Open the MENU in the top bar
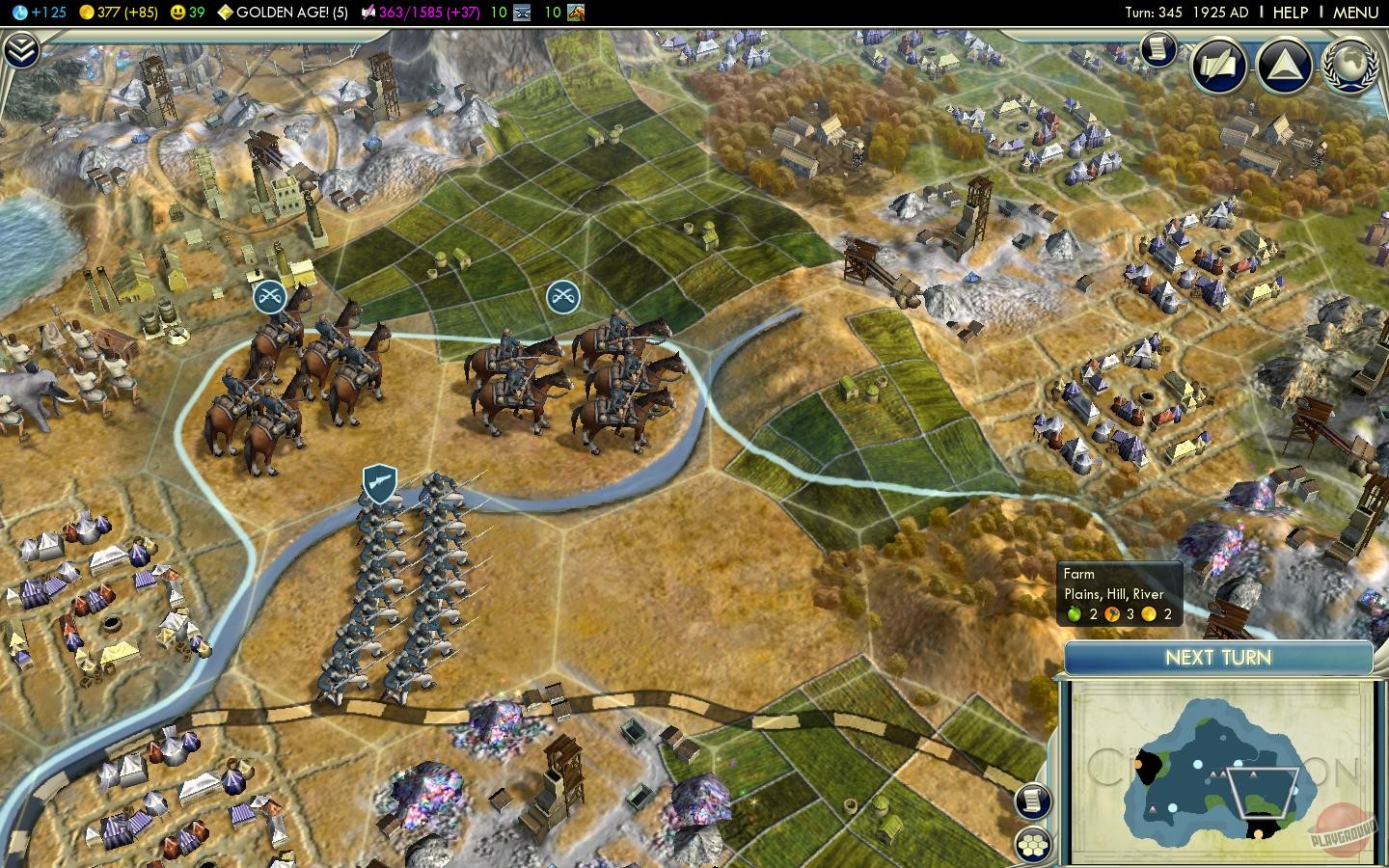Image resolution: width=1389 pixels, height=868 pixels. pyautogui.click(x=1355, y=13)
